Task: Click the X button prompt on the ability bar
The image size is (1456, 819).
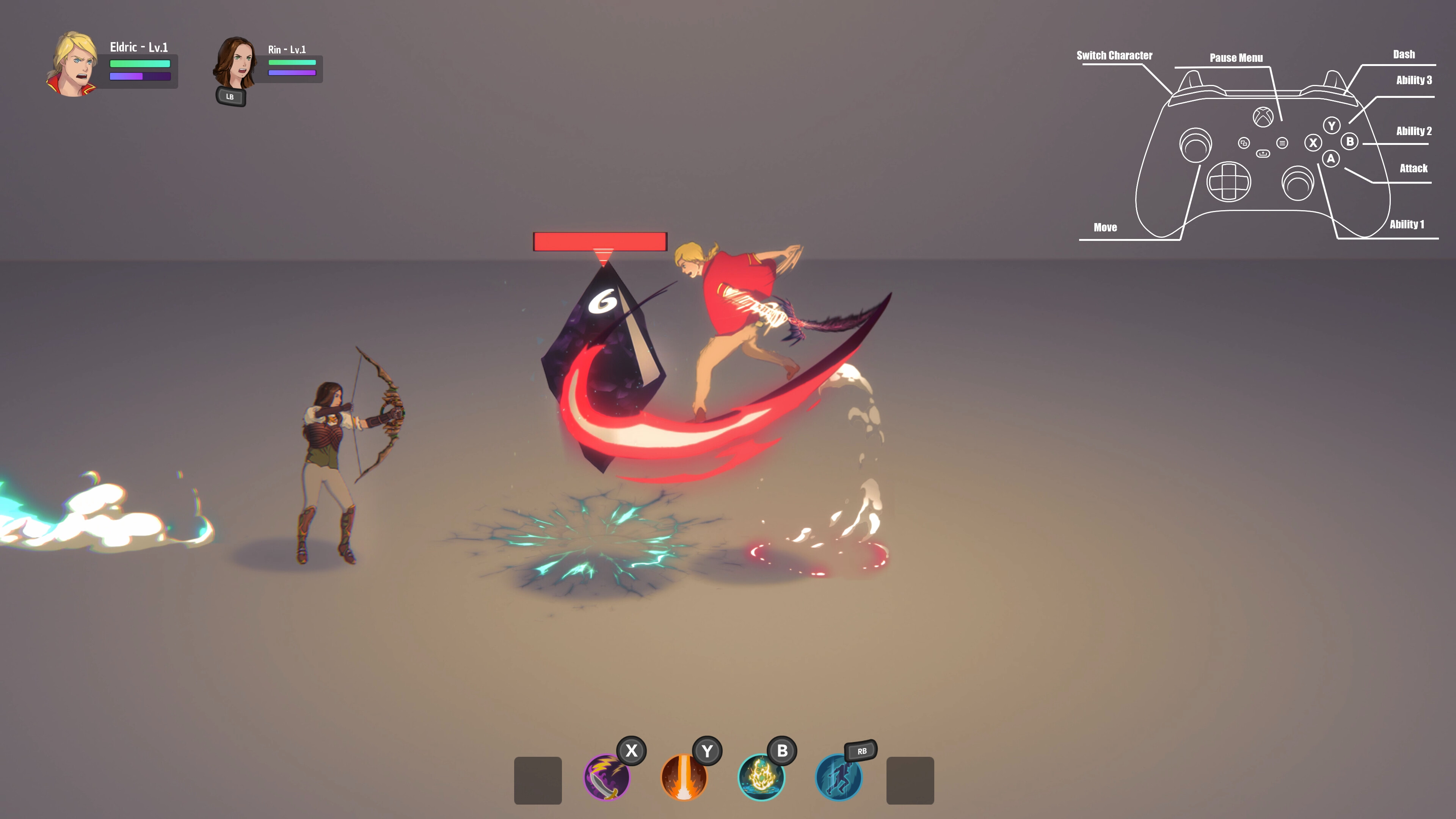Action: point(631,752)
